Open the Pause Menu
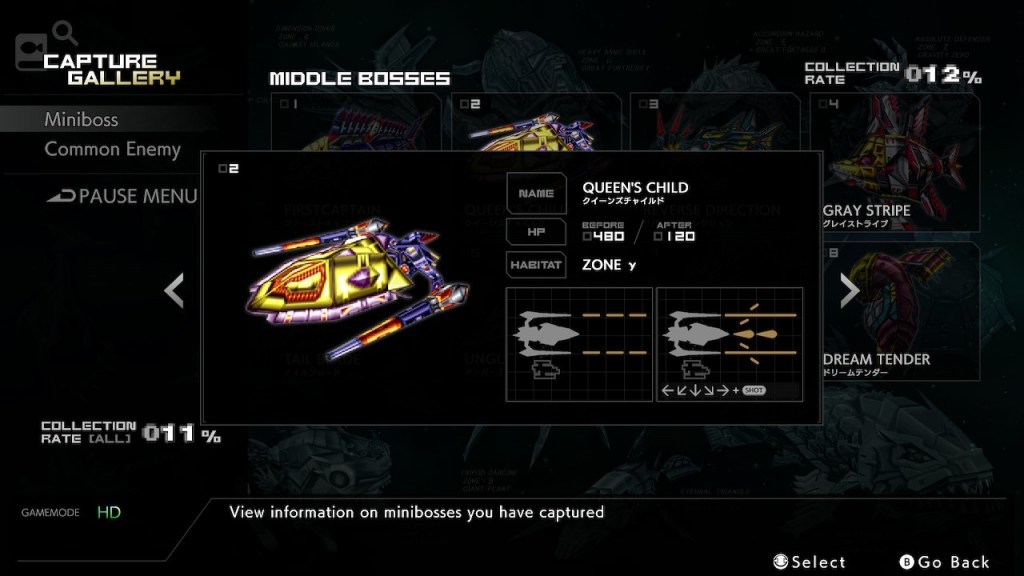This screenshot has width=1024, height=576. tap(123, 196)
